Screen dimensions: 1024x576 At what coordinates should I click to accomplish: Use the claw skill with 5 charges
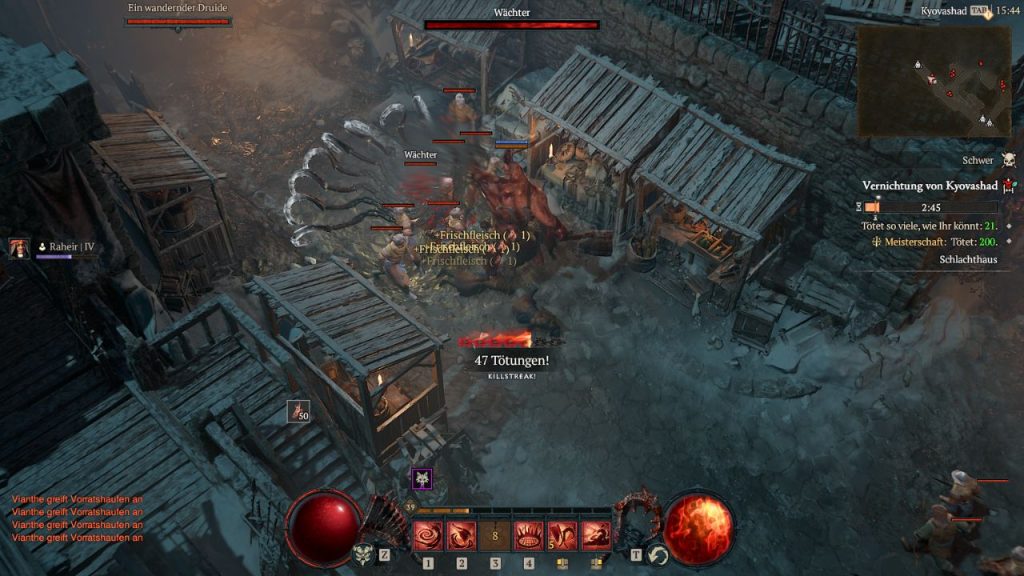point(562,536)
